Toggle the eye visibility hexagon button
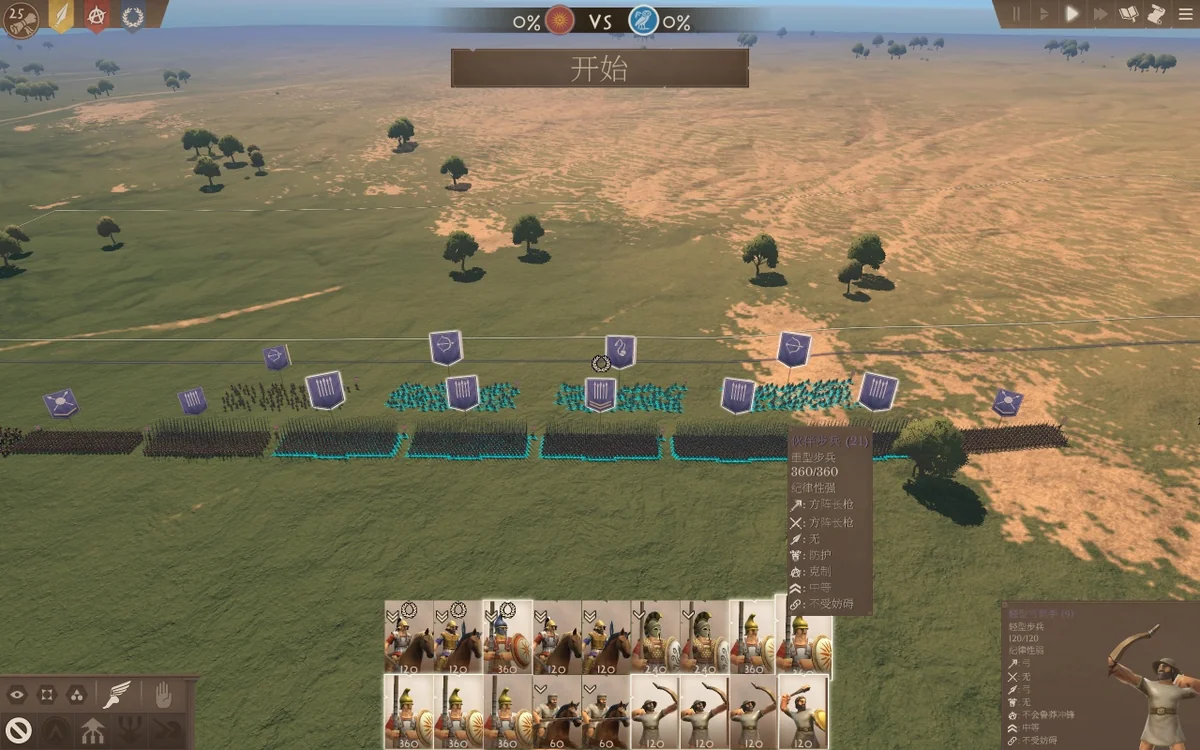The width and height of the screenshot is (1200, 750). [17, 694]
